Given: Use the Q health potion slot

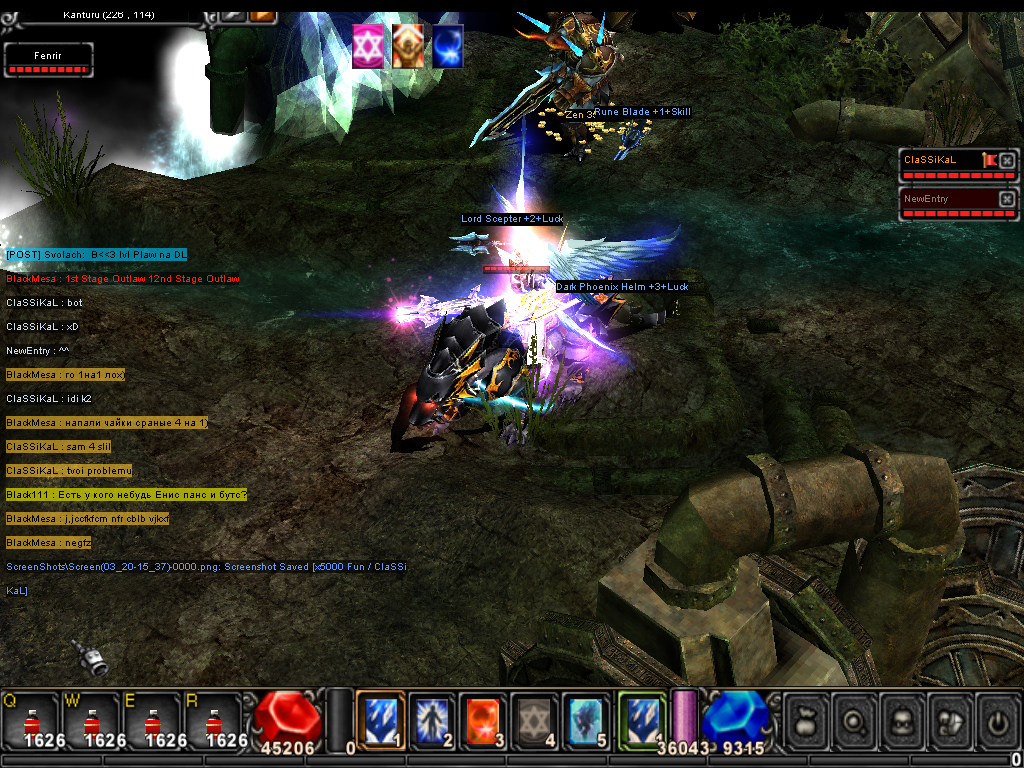Looking at the screenshot, I should [31, 720].
